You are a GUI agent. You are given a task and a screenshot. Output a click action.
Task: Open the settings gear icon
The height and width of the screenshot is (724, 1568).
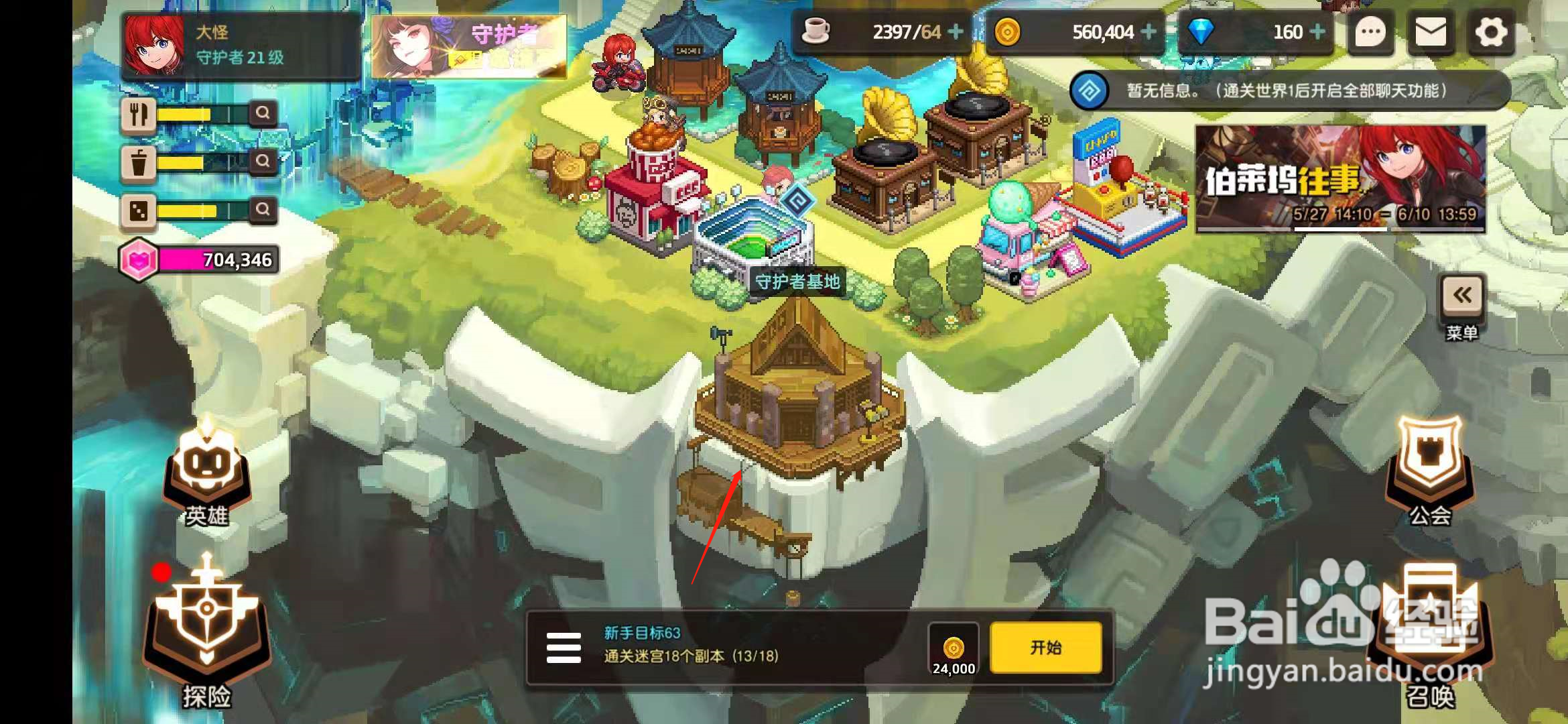pyautogui.click(x=1491, y=32)
